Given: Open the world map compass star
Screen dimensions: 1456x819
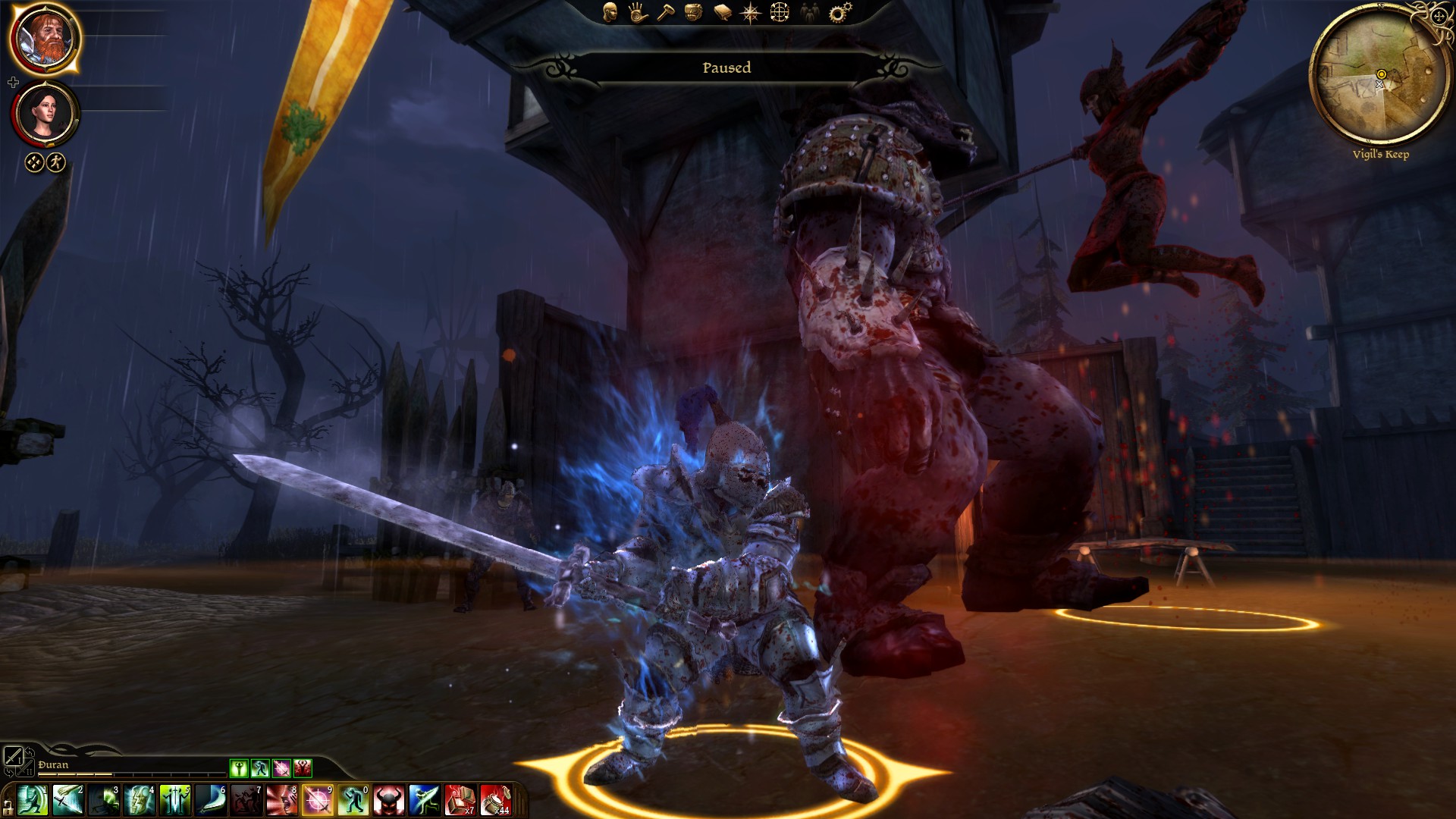Looking at the screenshot, I should (751, 13).
